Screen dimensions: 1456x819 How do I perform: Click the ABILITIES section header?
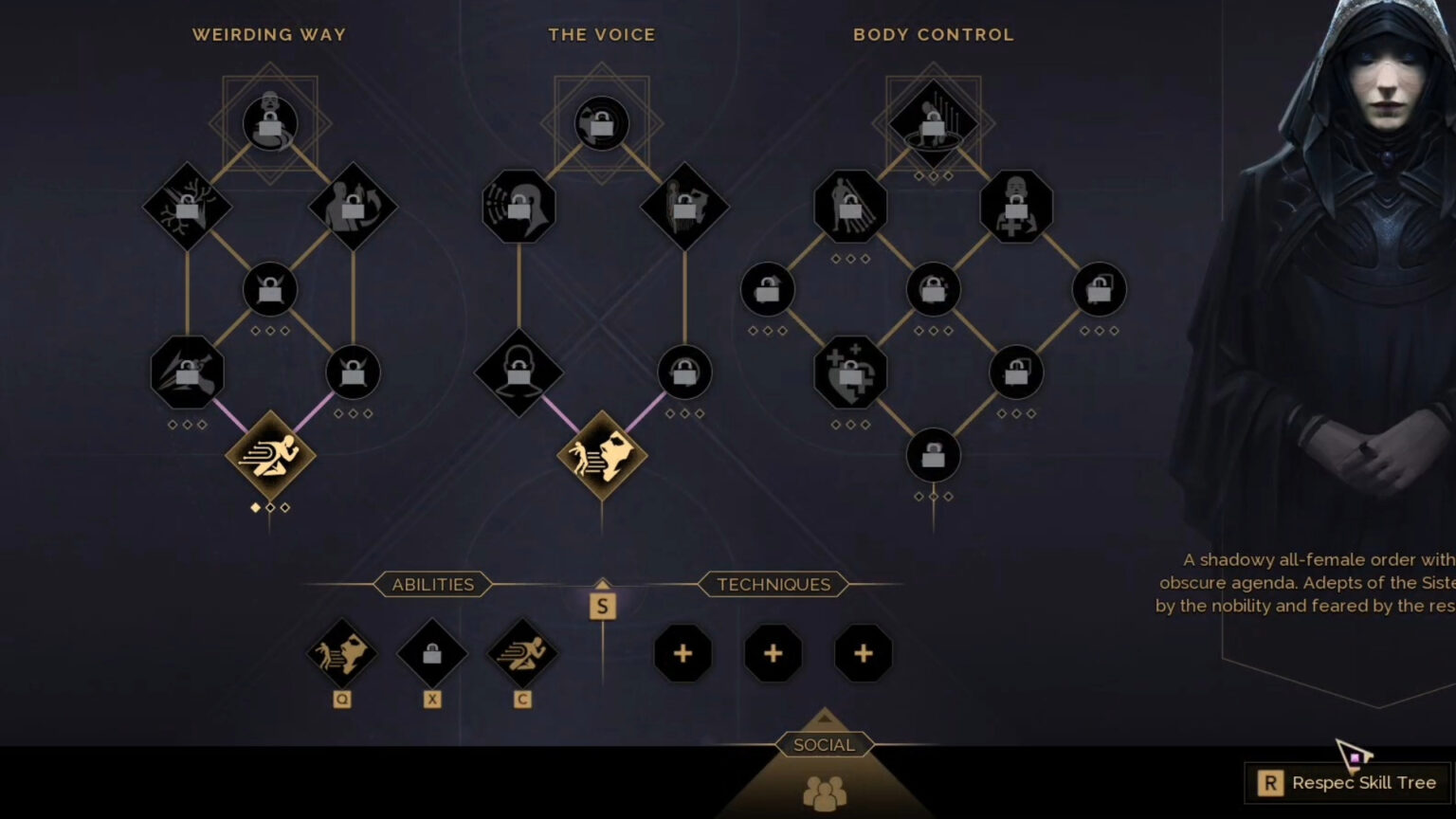(431, 584)
